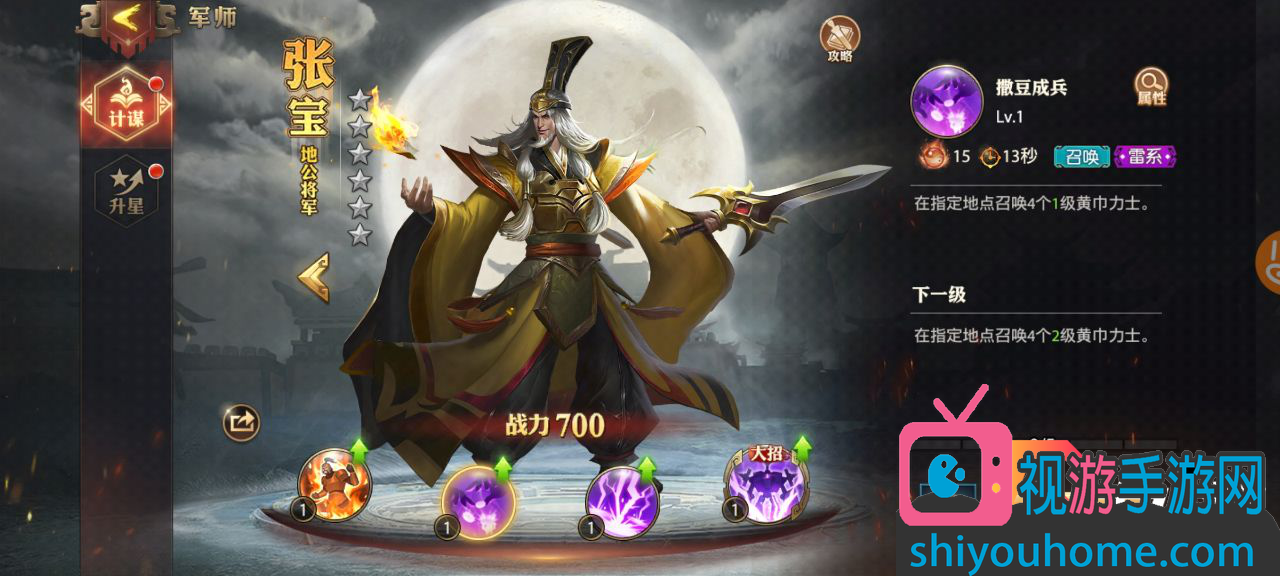
Task: Tap the 召唤 summon tag
Action: [x=1082, y=156]
